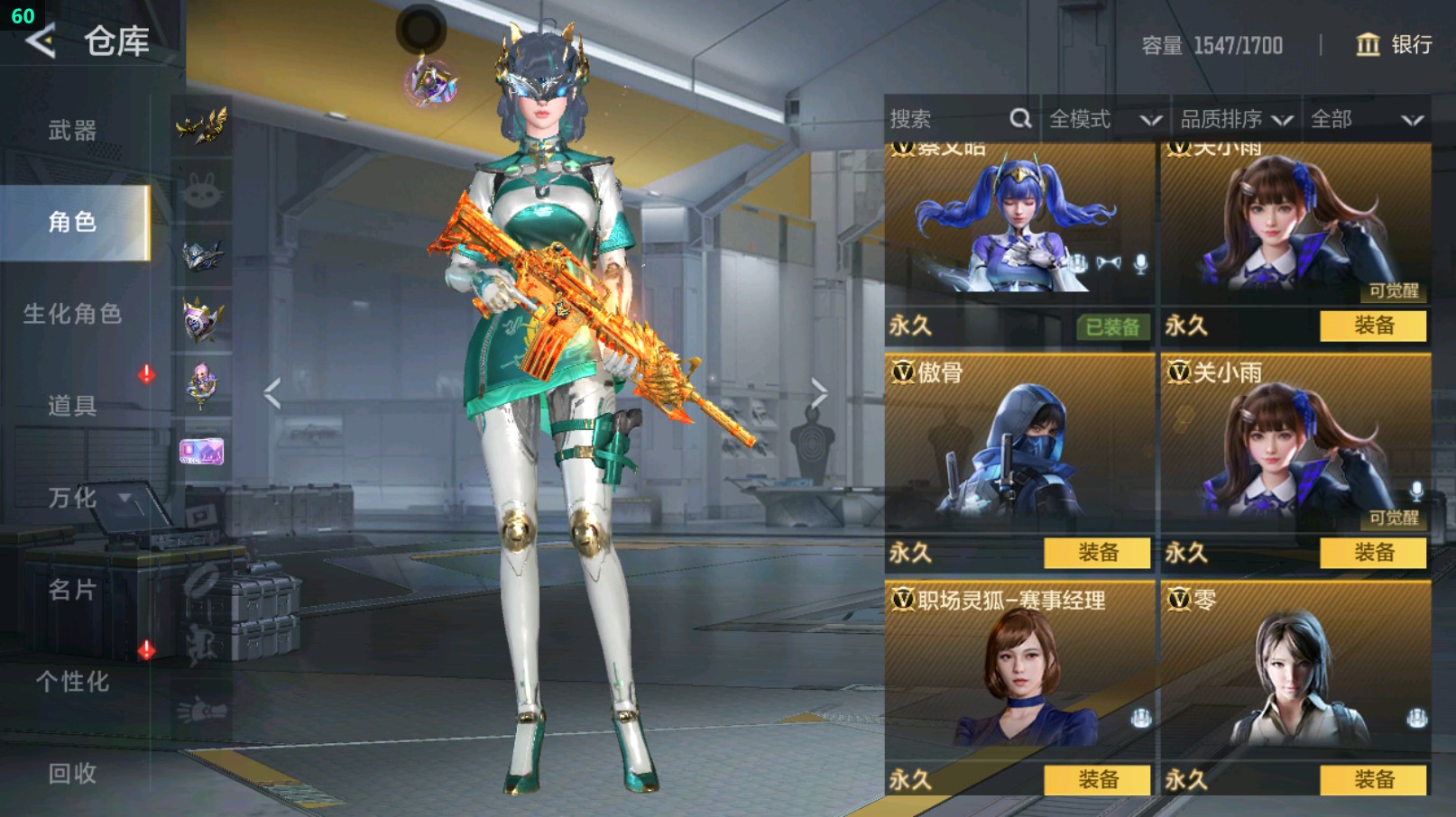The width and height of the screenshot is (1456, 817).
Task: Go back using the arrow beside 仓库
Action: (x=41, y=41)
